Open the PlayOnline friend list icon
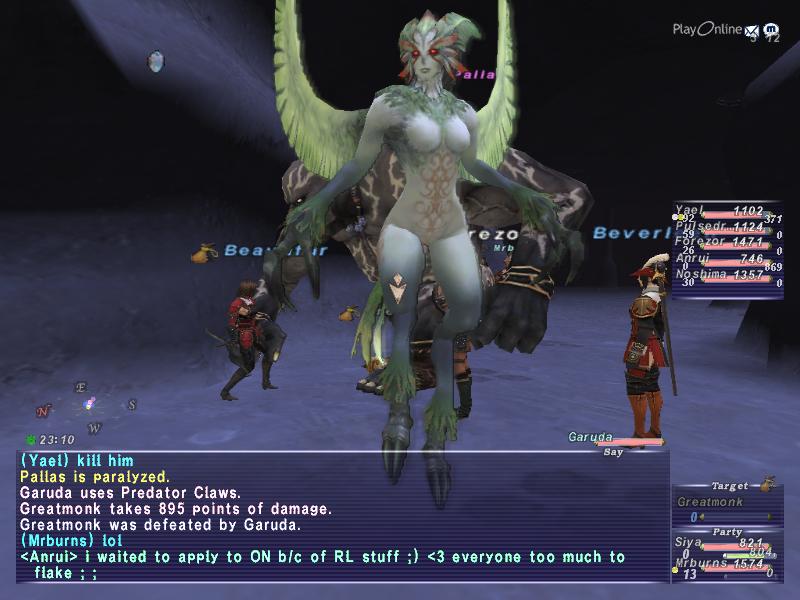This screenshot has width=800, height=600. 771,31
